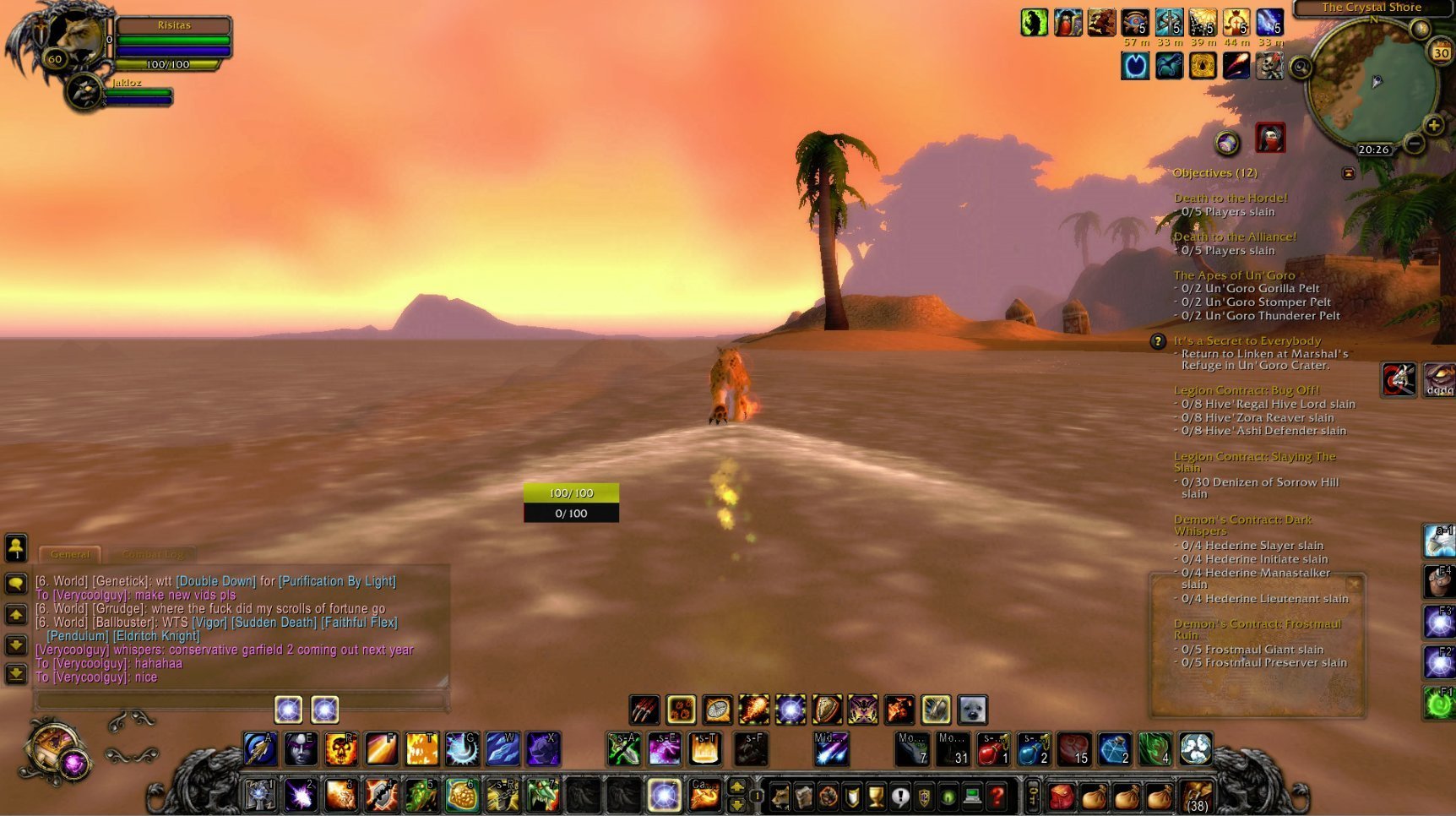
Task: Open the keyring button
Action: point(1032,796)
